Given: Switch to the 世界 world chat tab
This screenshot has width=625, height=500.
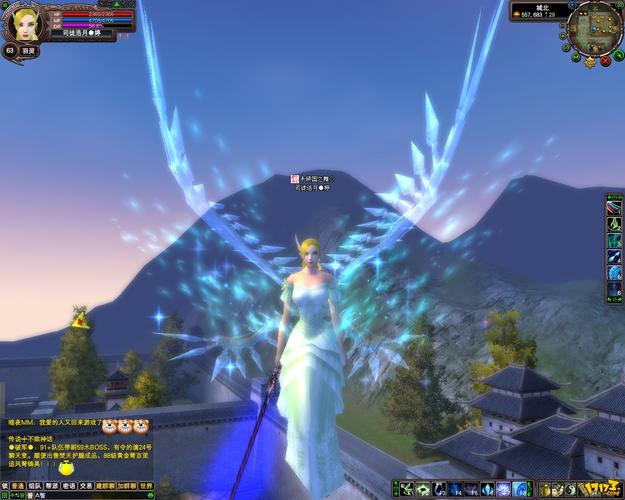Looking at the screenshot, I should pos(146,484).
